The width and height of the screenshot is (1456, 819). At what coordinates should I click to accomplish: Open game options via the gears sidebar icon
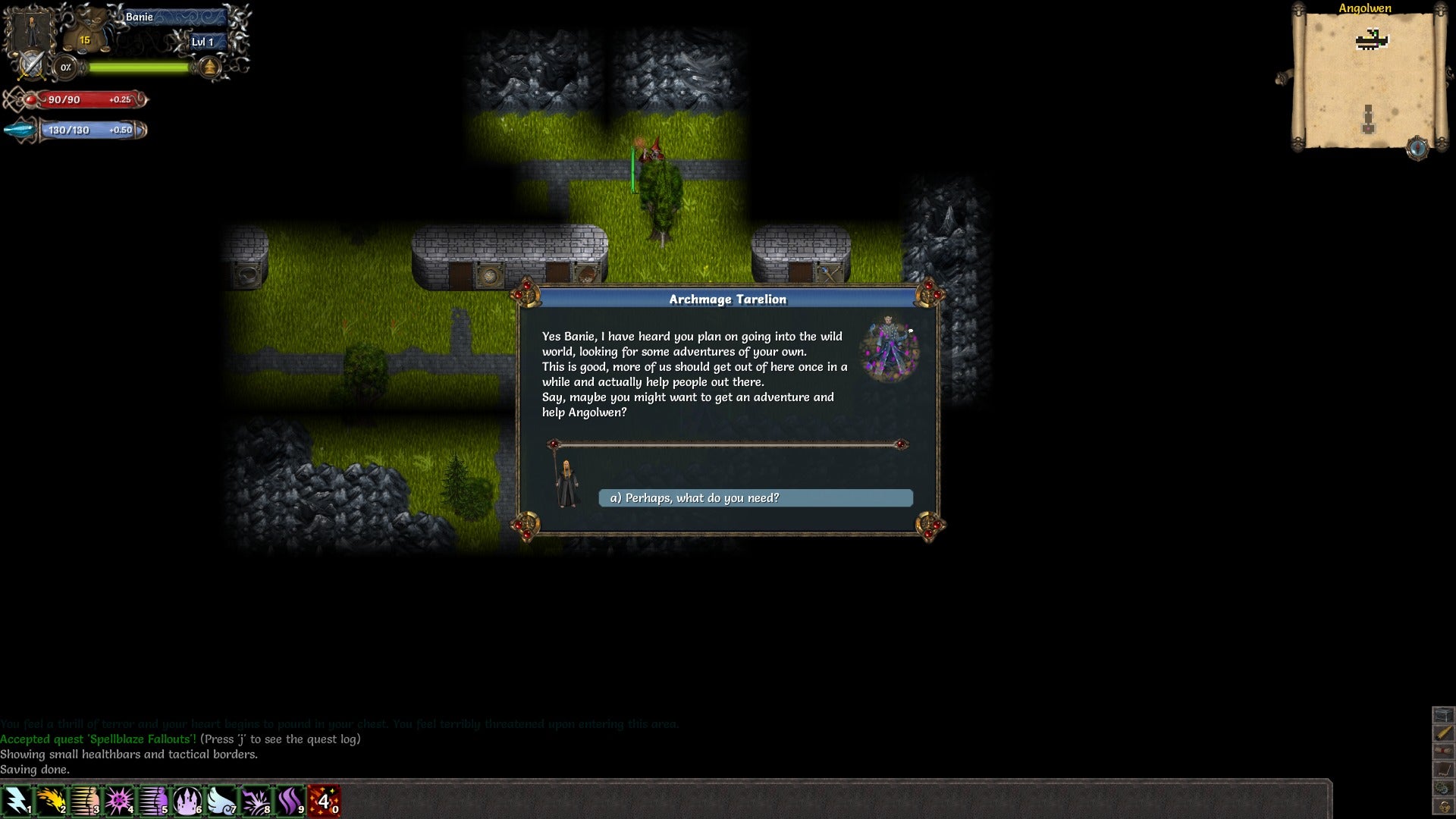point(1445,786)
